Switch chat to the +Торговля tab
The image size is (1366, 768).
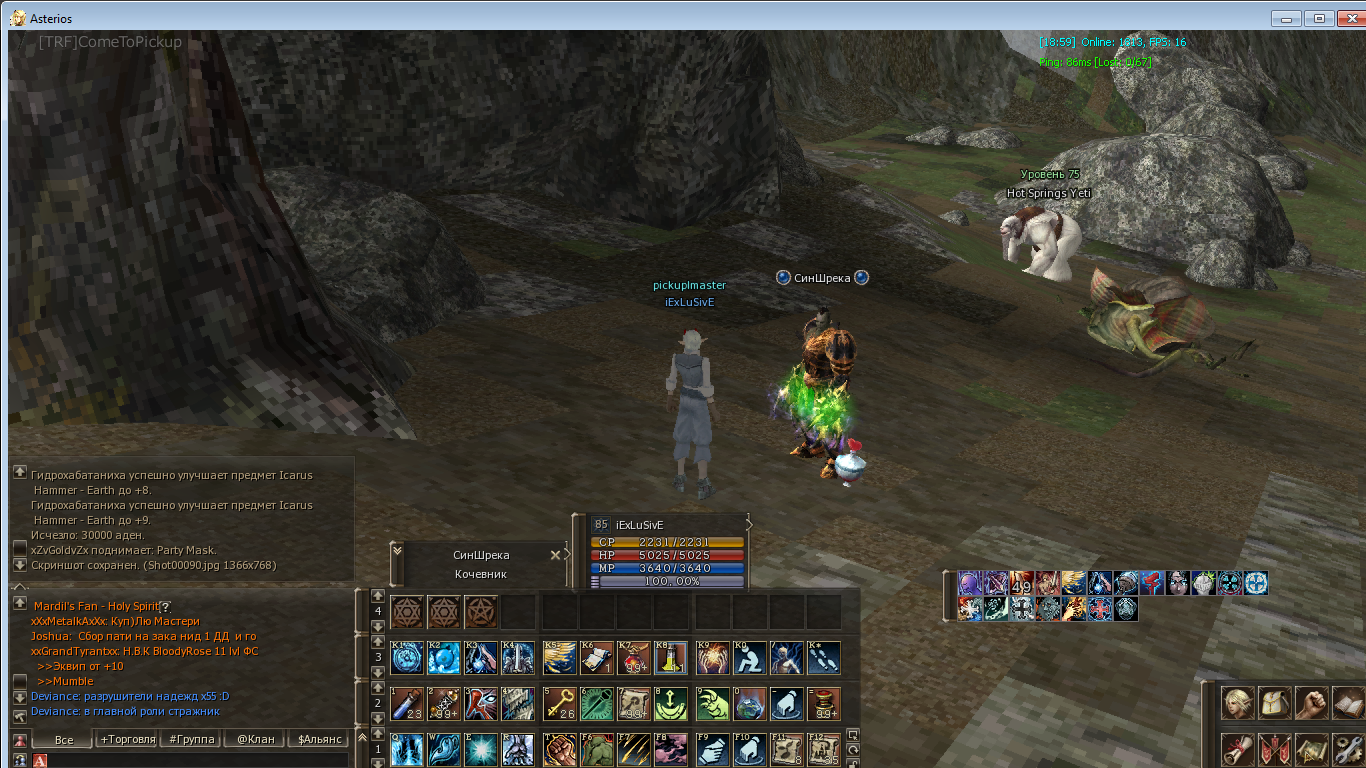pyautogui.click(x=128, y=740)
